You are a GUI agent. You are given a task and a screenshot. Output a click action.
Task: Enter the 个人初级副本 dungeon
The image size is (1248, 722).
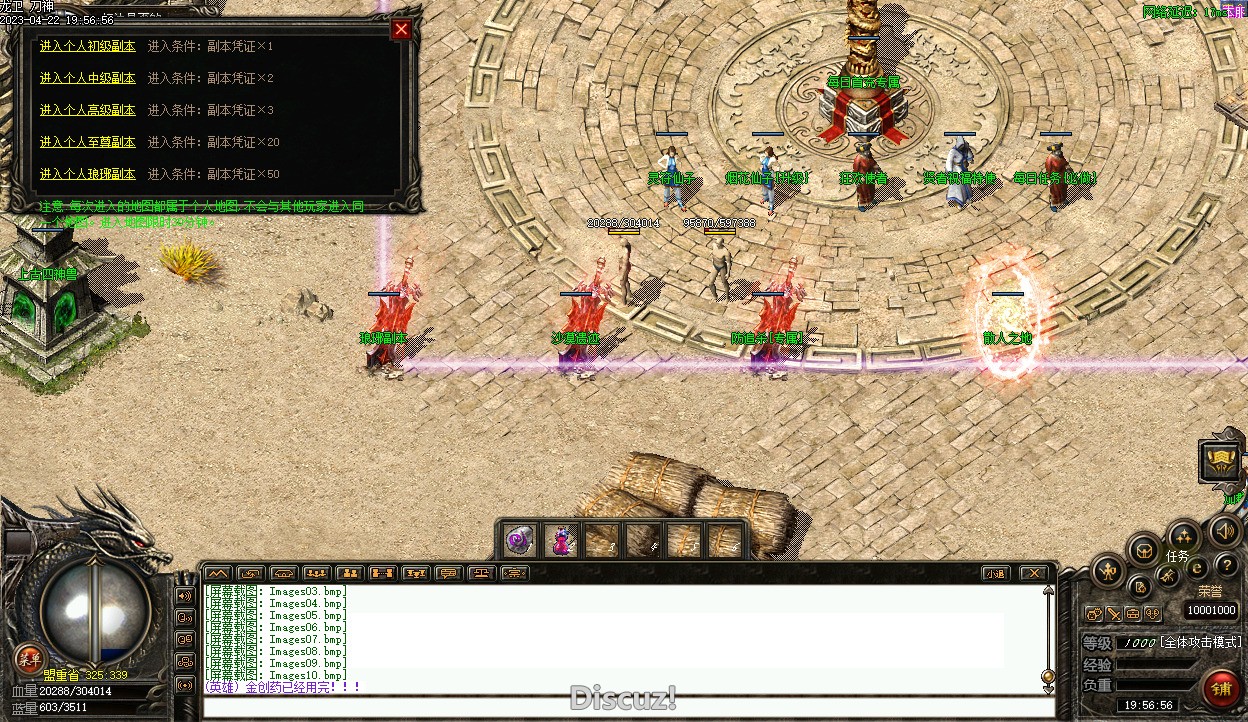tap(87, 46)
